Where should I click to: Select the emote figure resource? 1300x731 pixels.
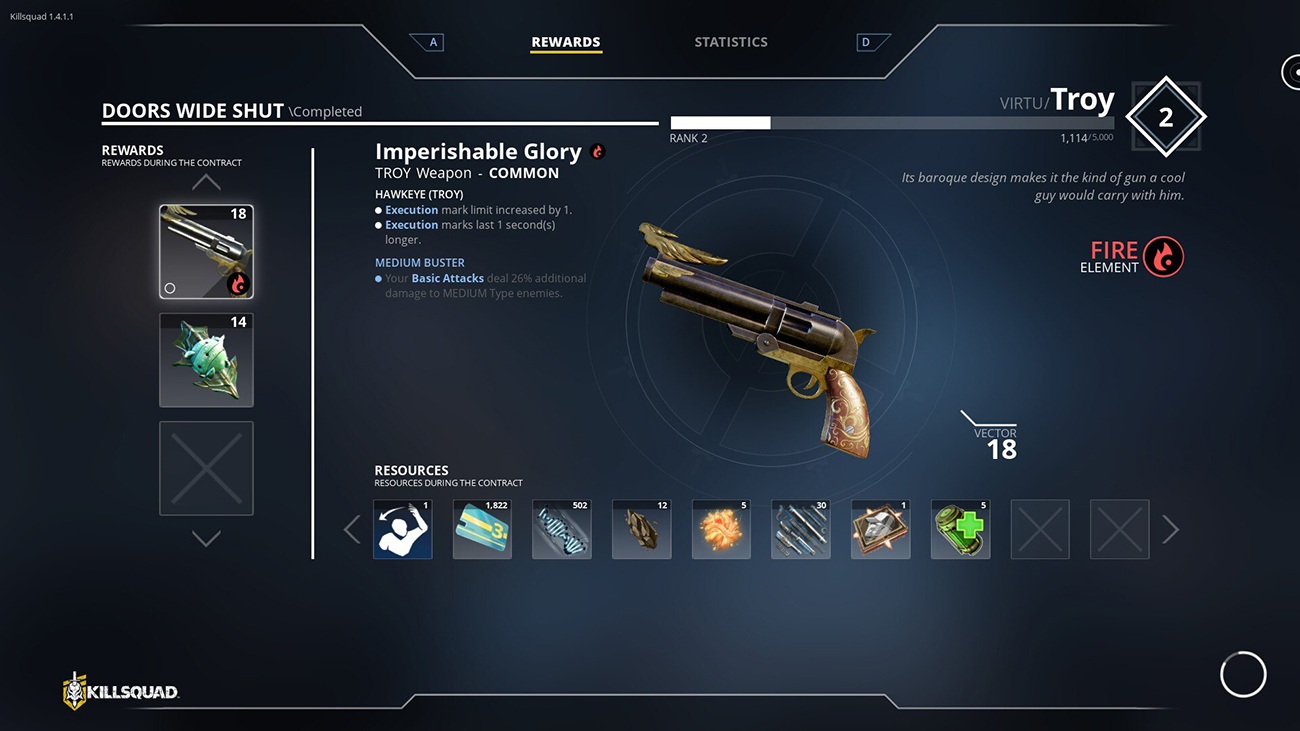point(403,529)
